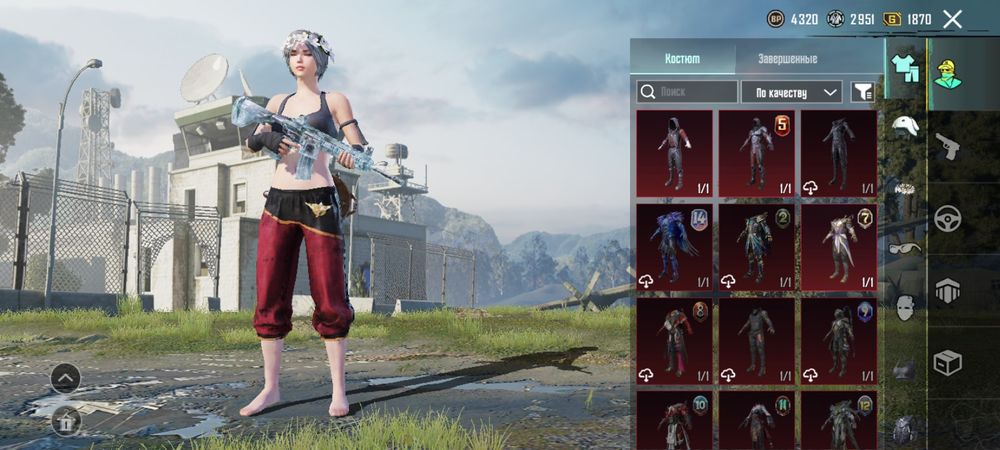This screenshot has width=1000, height=450.
Task: Open the steering wheel vehicle category
Action: 947,218
